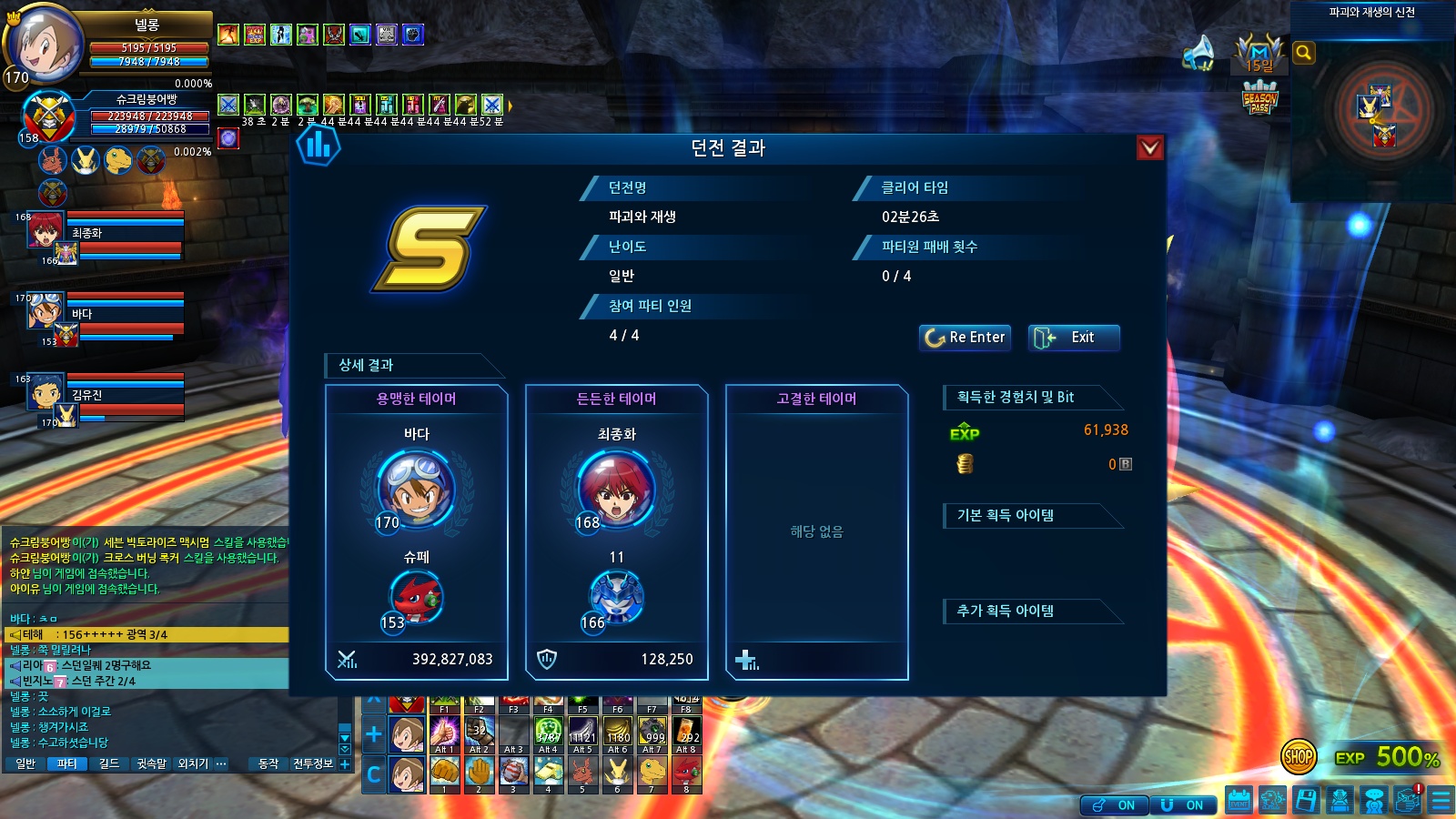The image size is (1456, 819).
Task: Close the dungeon result window
Action: 1150,147
